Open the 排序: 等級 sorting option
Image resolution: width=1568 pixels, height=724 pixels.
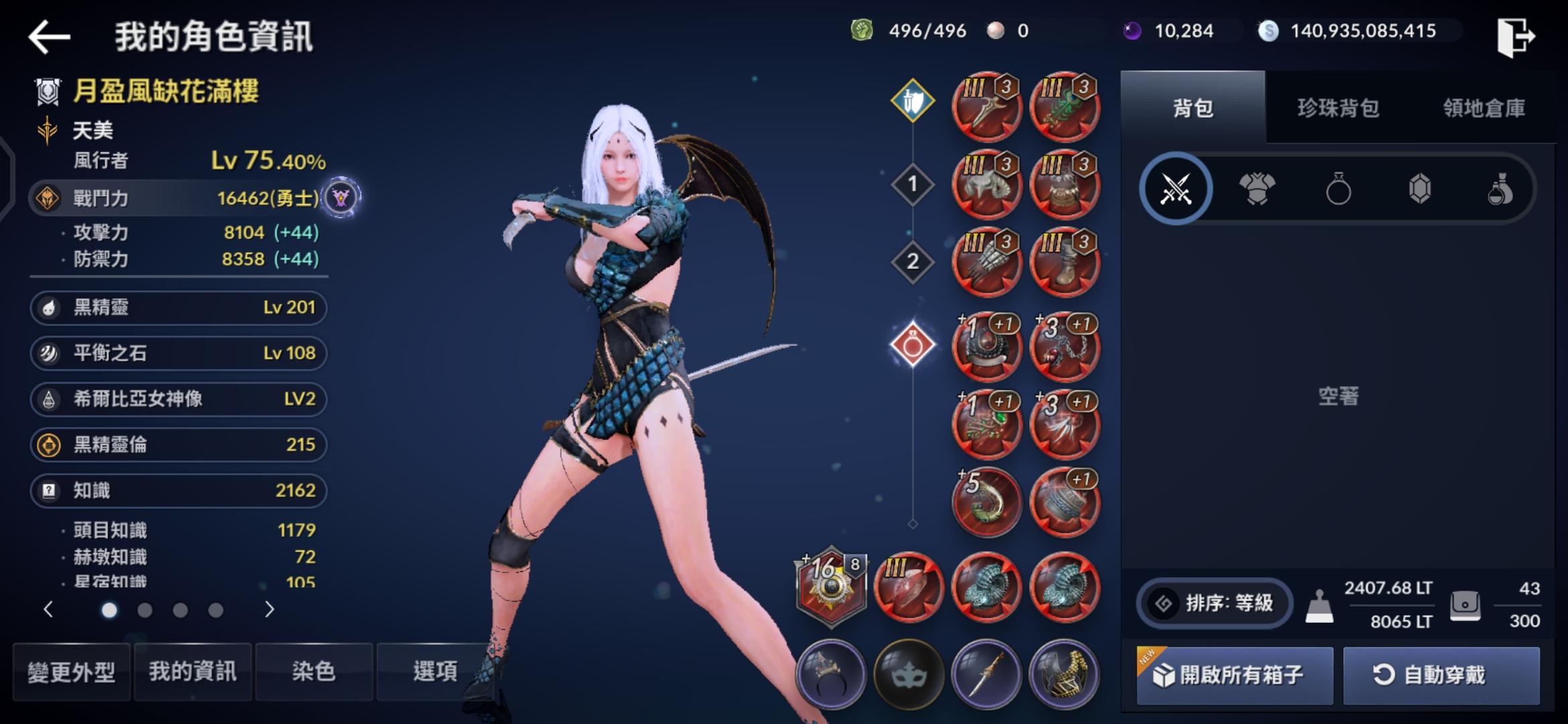click(1214, 603)
